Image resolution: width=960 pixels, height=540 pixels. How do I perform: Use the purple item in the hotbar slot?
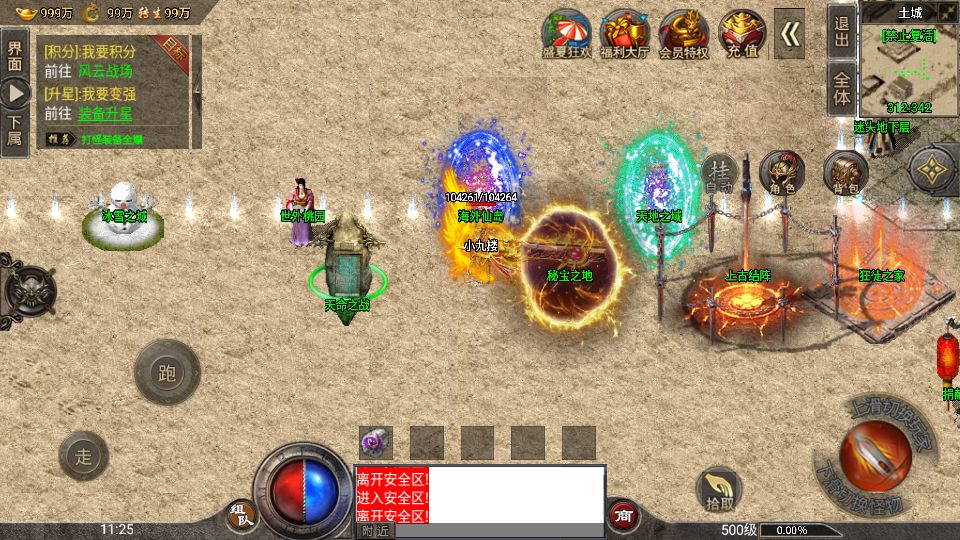click(x=376, y=442)
